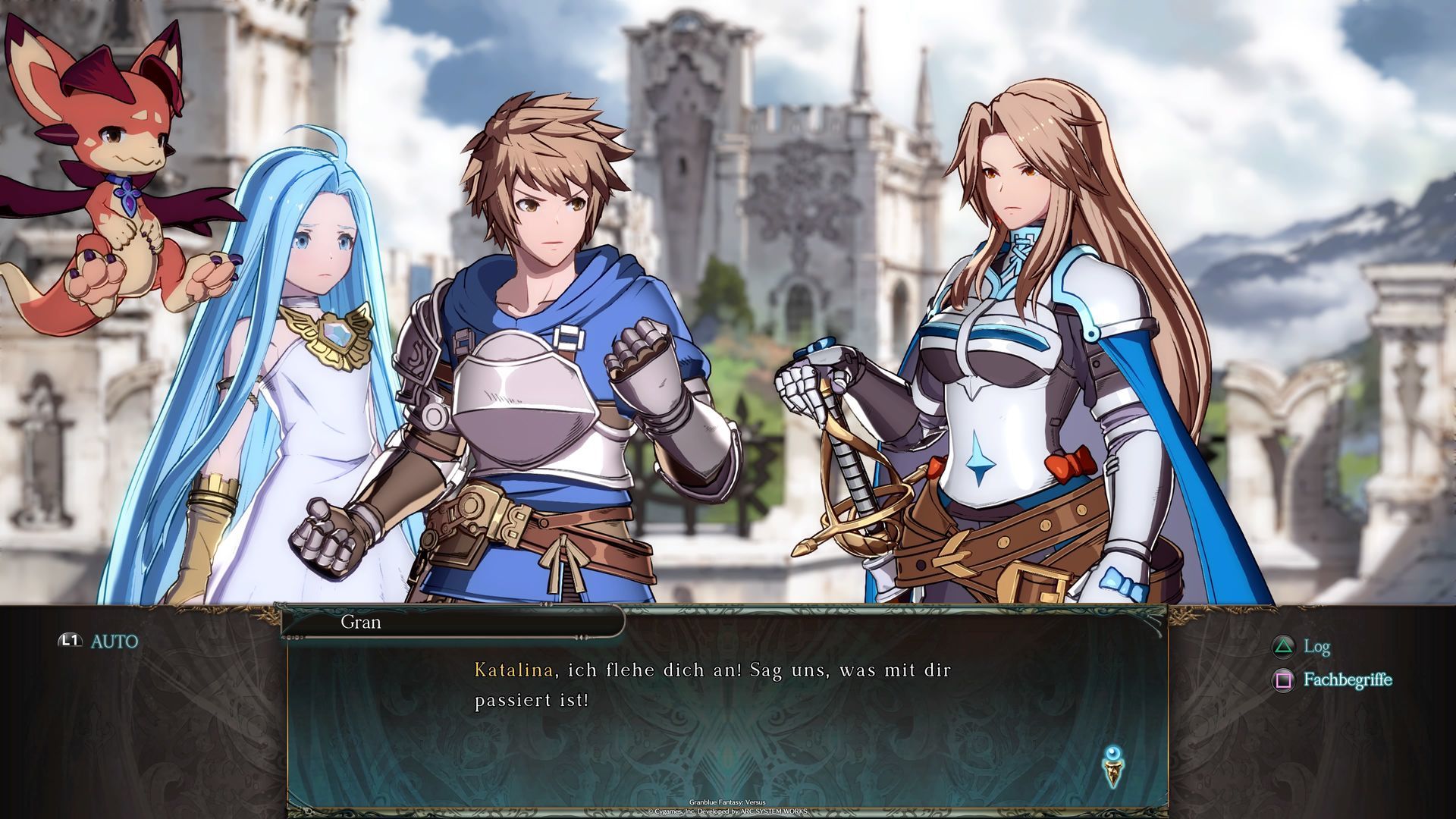Click the highlighted Katalina term in dialogue
The image size is (1456, 819).
click(x=513, y=670)
